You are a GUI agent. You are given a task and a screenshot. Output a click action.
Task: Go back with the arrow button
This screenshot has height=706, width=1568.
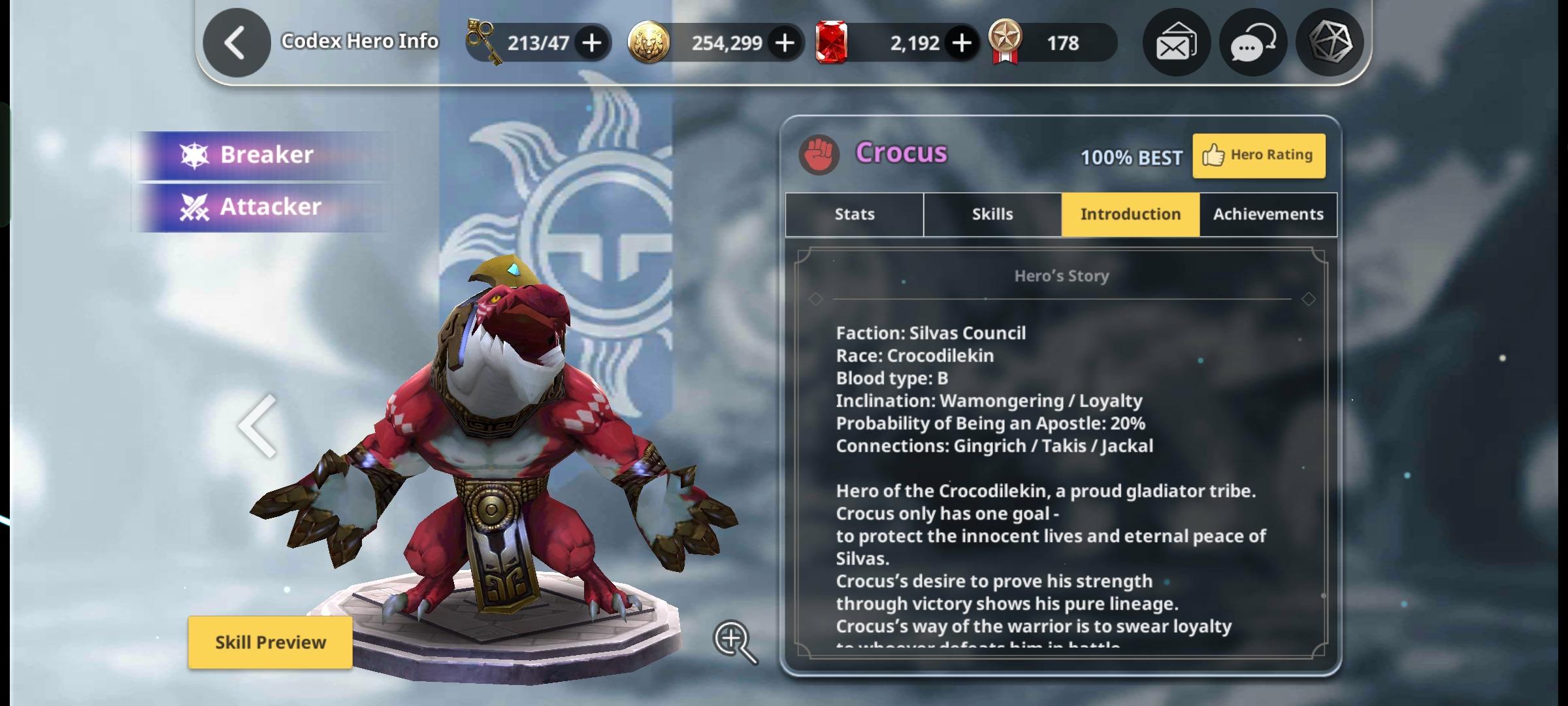[236, 43]
